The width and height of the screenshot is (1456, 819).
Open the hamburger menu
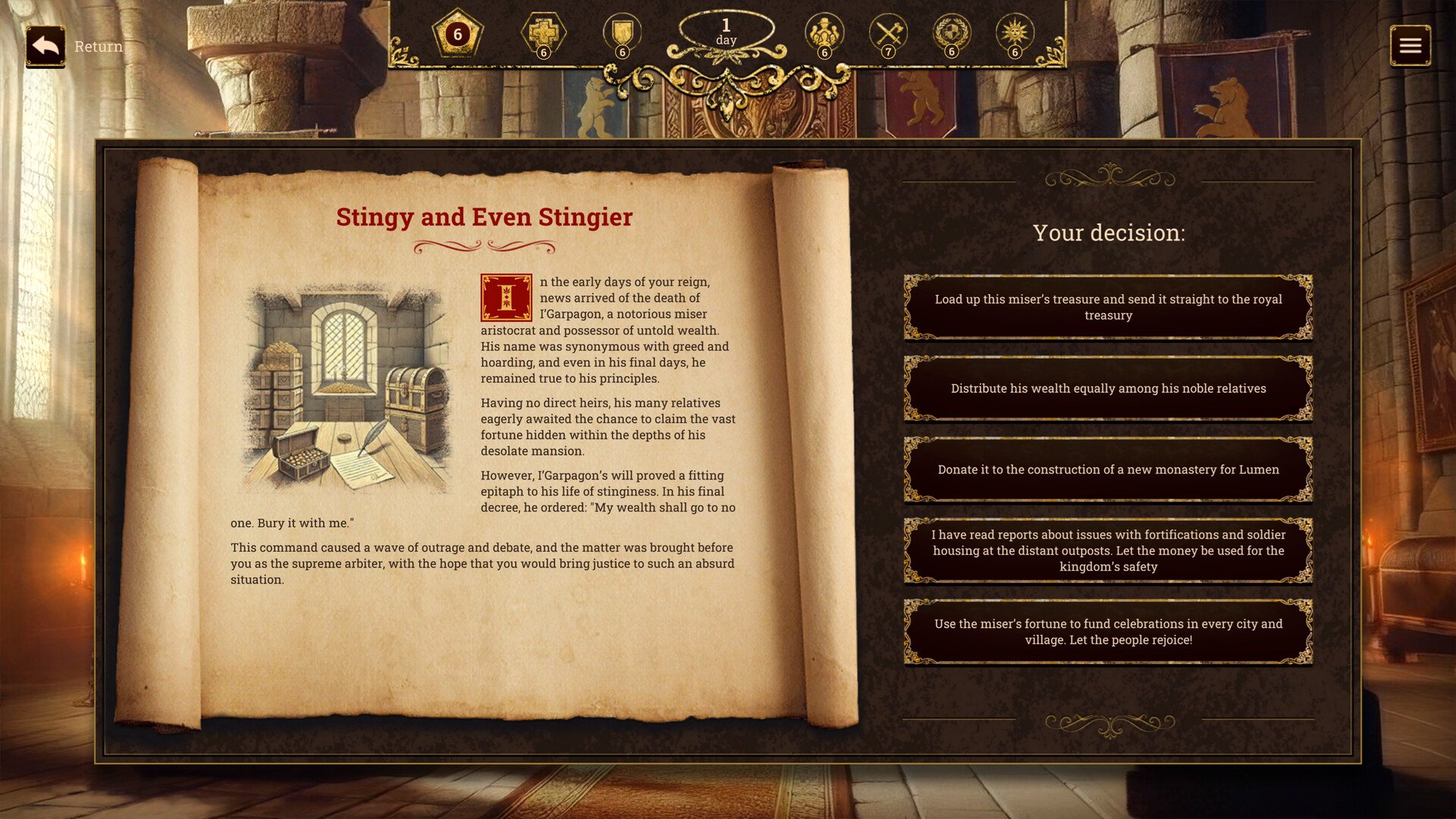coord(1410,46)
